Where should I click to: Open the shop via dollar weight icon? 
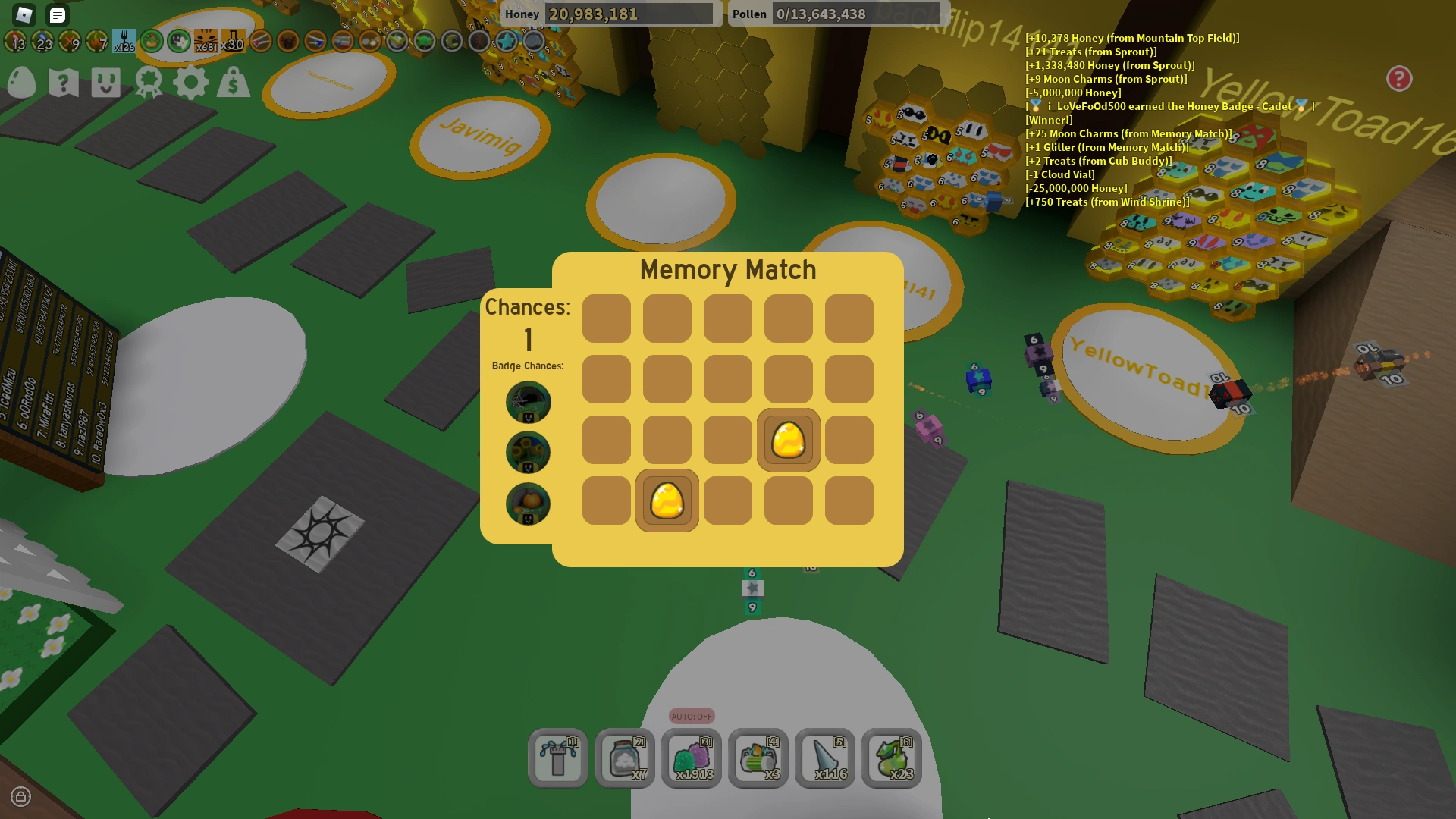coord(234,83)
